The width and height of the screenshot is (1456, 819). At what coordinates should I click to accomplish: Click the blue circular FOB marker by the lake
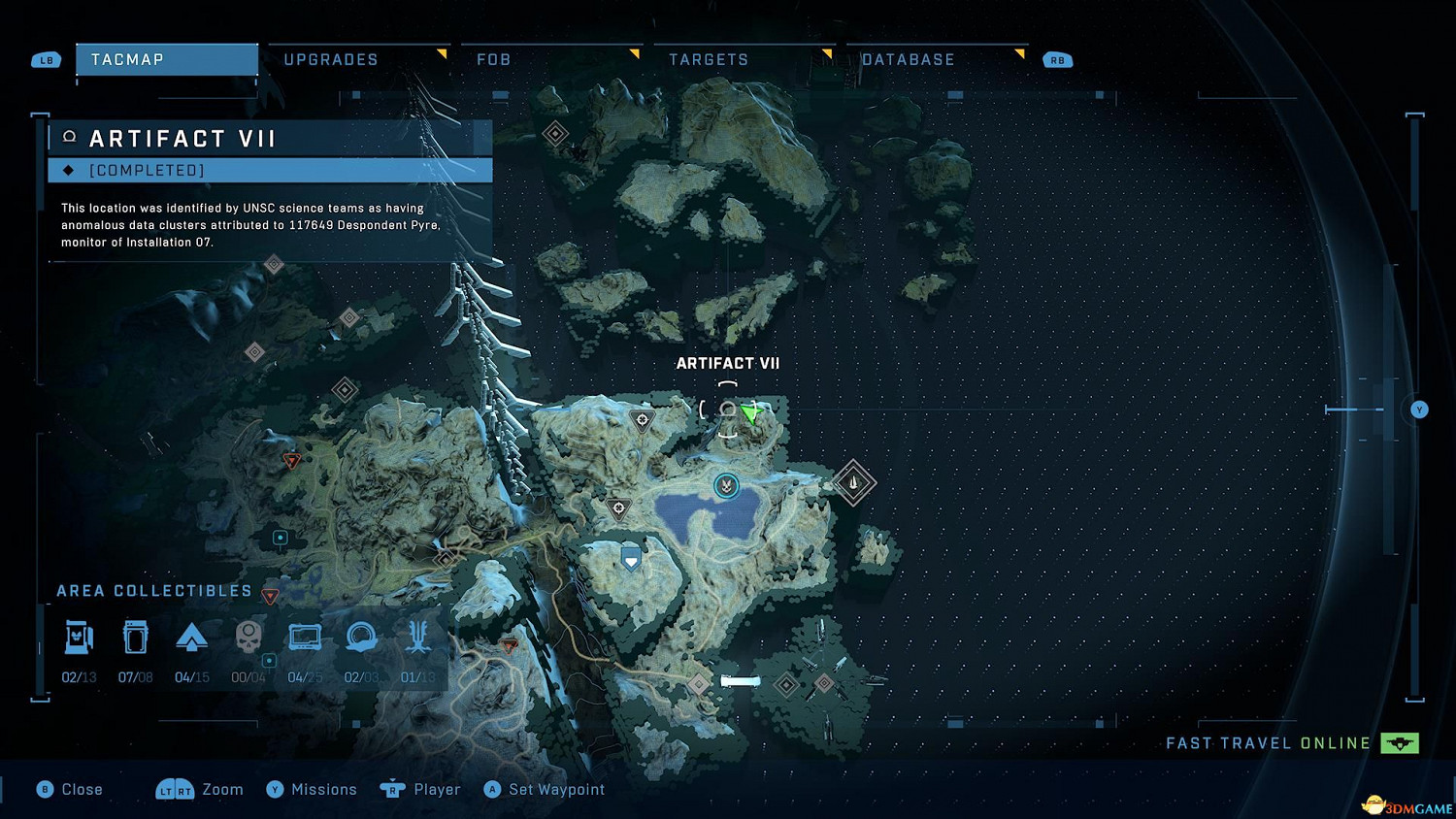pyautogui.click(x=726, y=485)
